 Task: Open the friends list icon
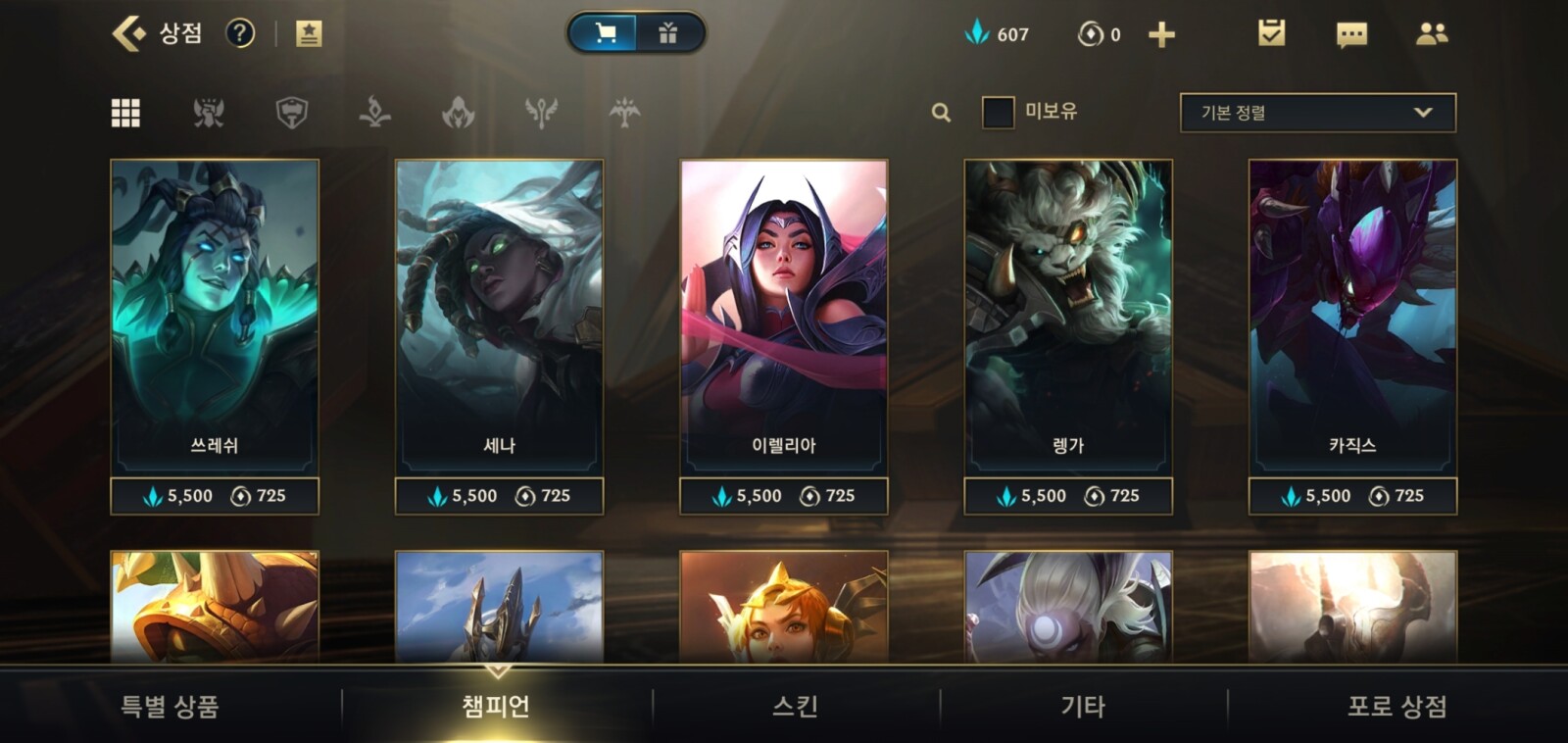pos(1432,34)
